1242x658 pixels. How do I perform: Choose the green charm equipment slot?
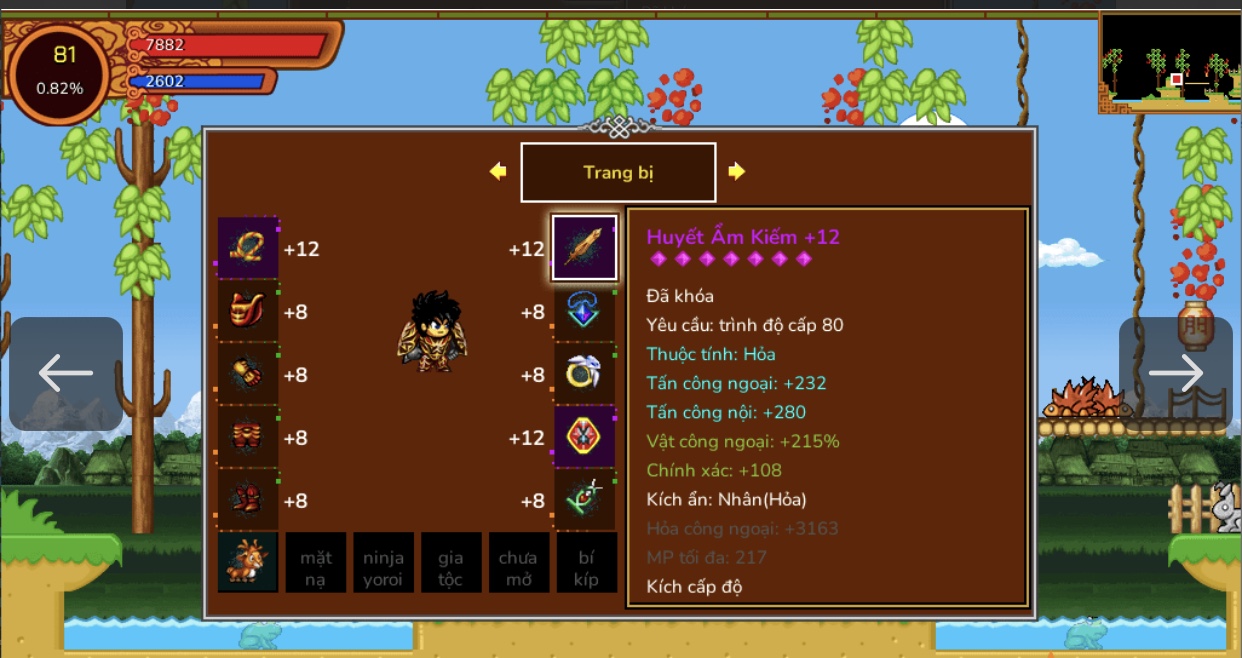pyautogui.click(x=585, y=500)
